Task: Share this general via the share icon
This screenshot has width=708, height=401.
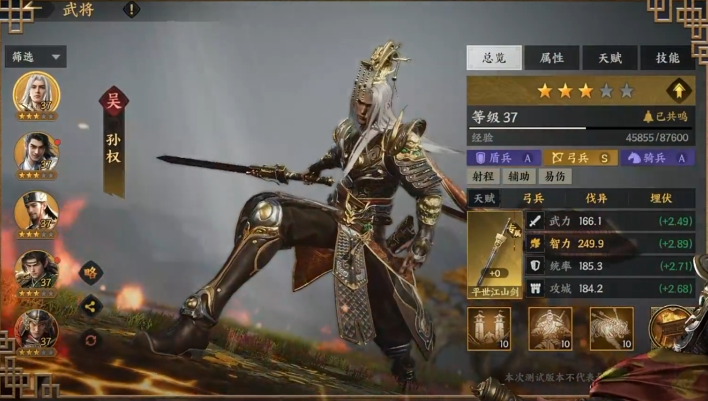Action: pyautogui.click(x=91, y=306)
